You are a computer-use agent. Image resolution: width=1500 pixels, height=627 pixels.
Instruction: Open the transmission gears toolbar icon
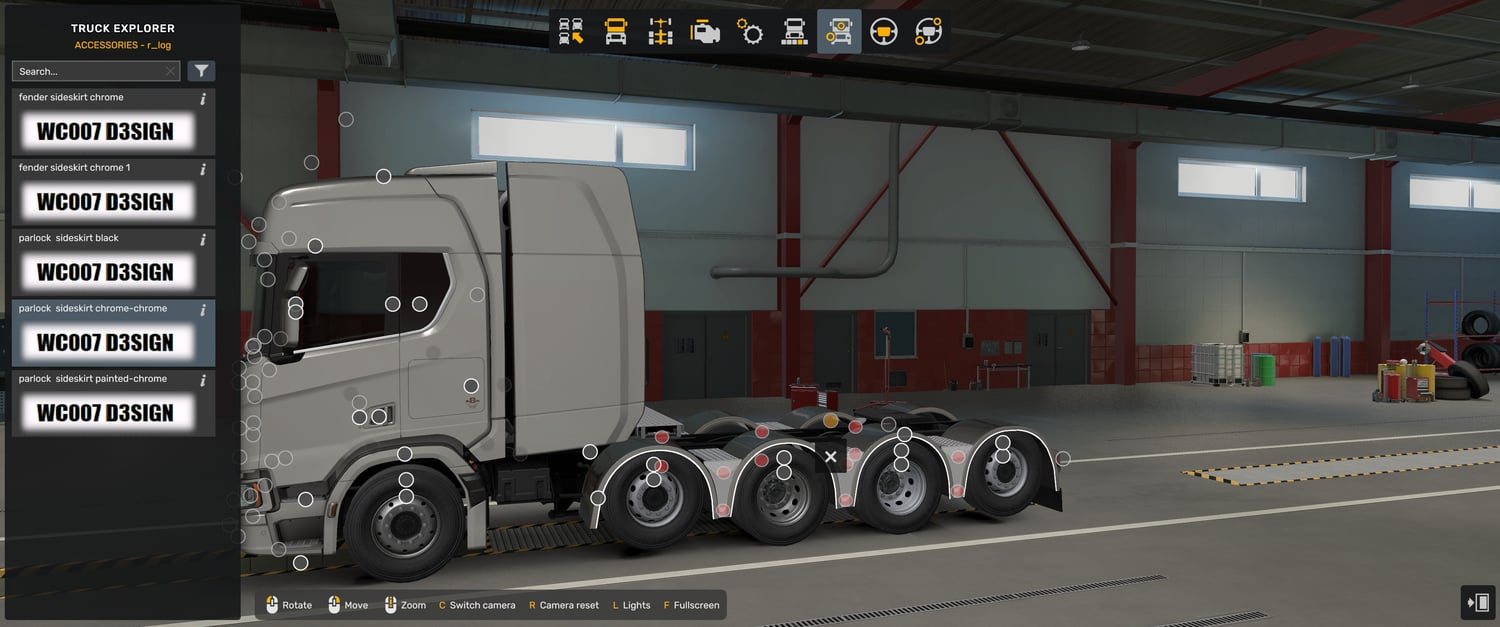tap(750, 32)
